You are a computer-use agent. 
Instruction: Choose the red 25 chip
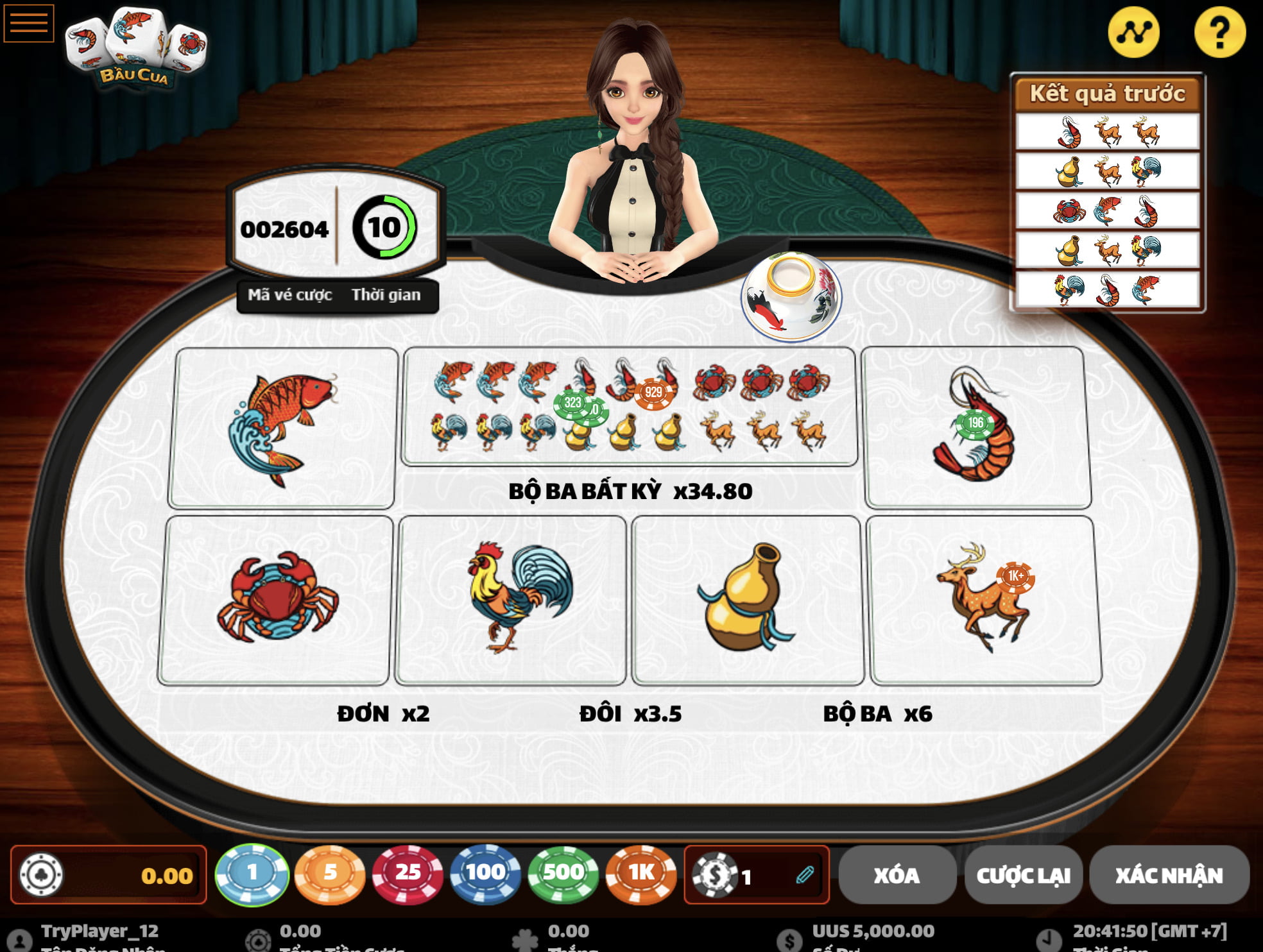[x=408, y=874]
